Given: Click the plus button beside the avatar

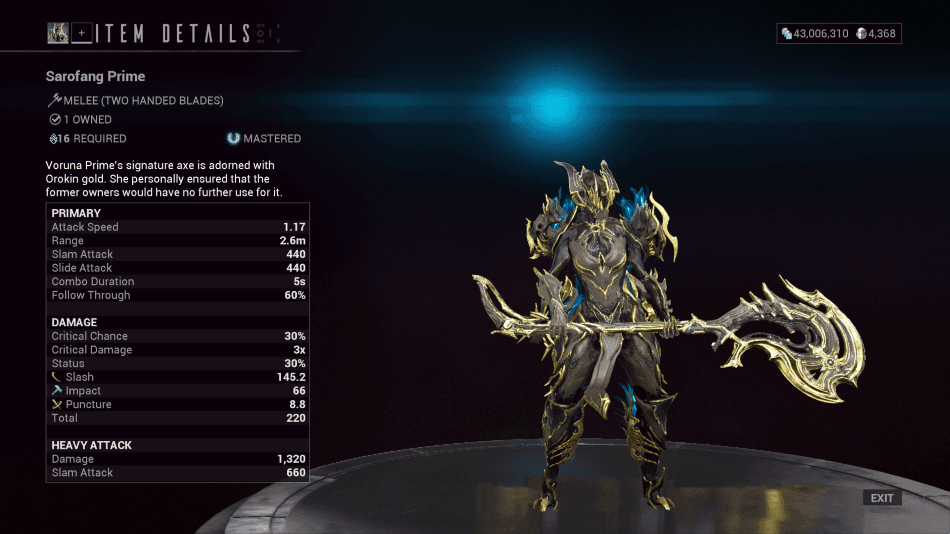Looking at the screenshot, I should [x=82, y=34].
